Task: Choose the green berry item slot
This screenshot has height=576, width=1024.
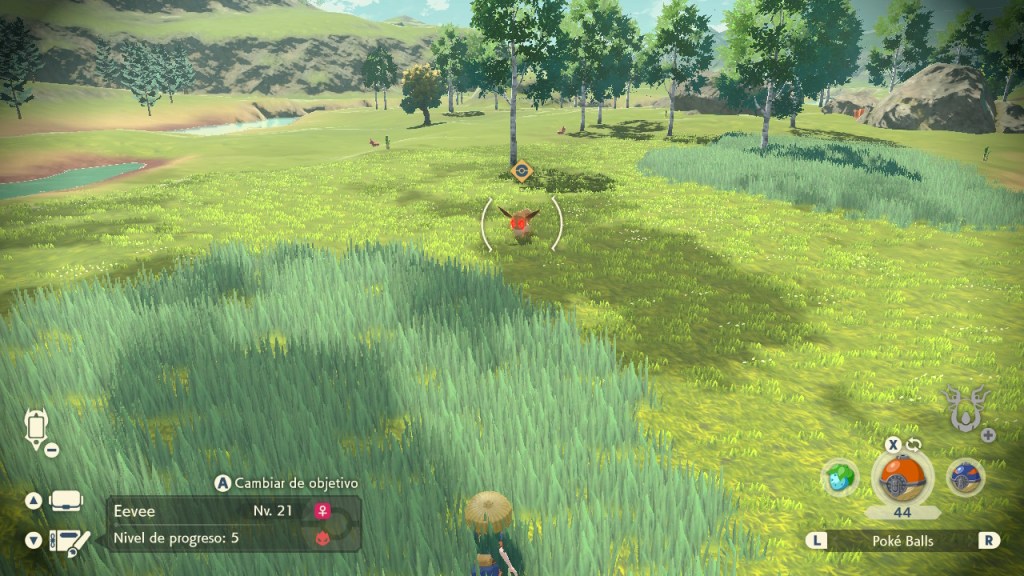Action: point(840,477)
